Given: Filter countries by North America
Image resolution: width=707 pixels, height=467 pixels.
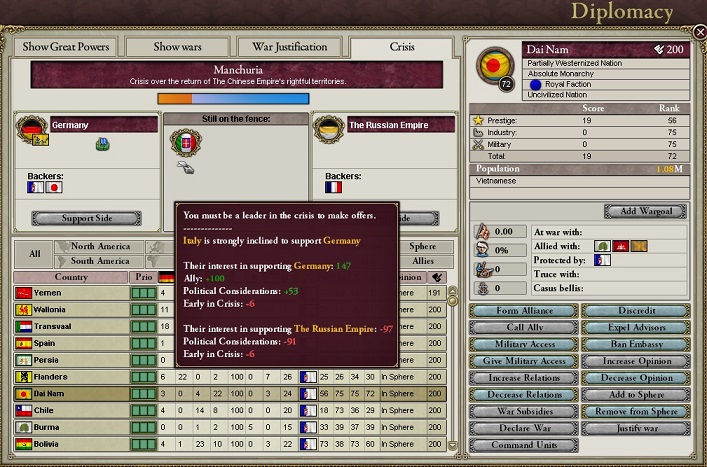Looking at the screenshot, I should pos(100,246).
